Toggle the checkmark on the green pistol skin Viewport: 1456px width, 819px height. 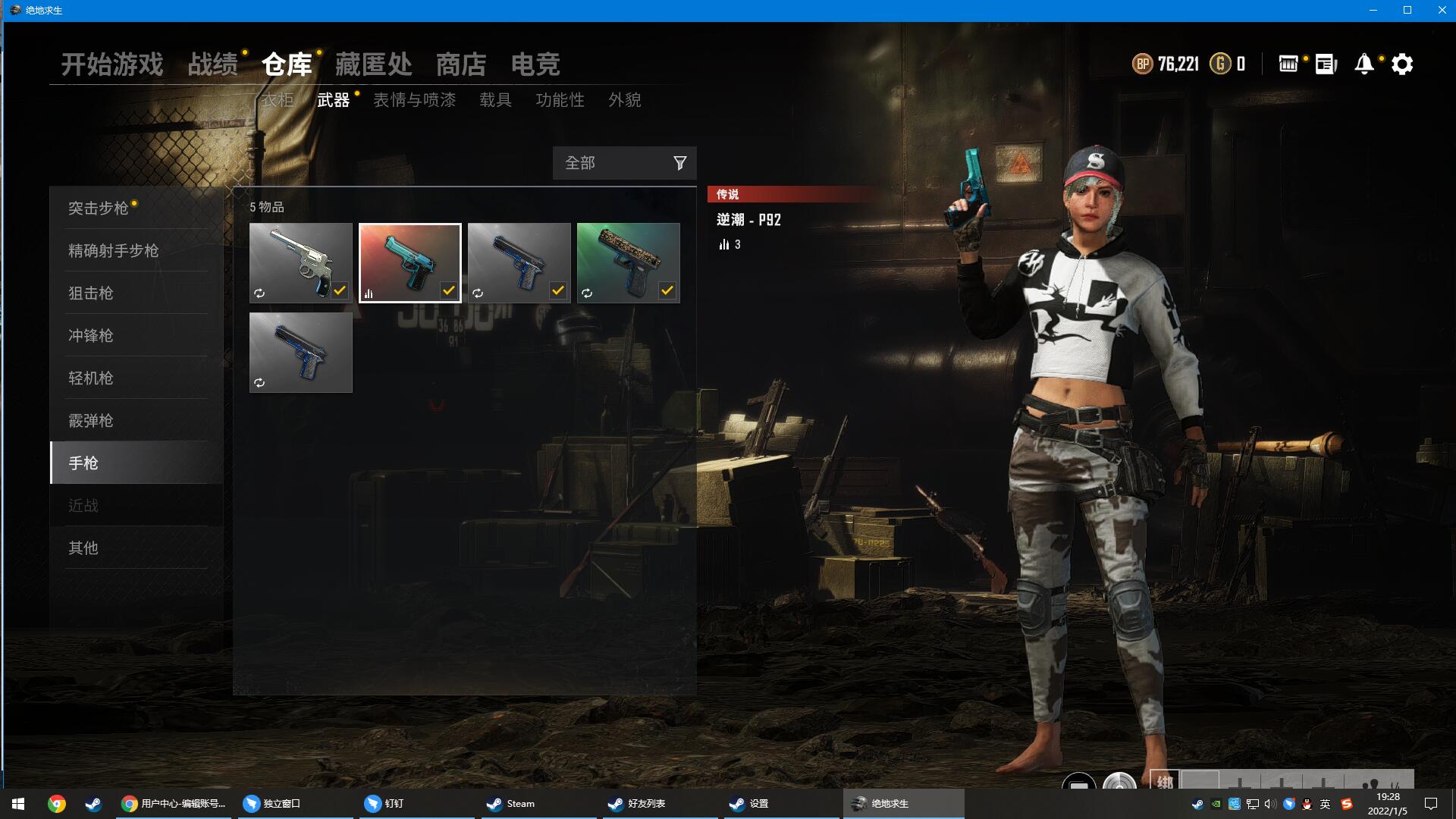click(x=667, y=290)
